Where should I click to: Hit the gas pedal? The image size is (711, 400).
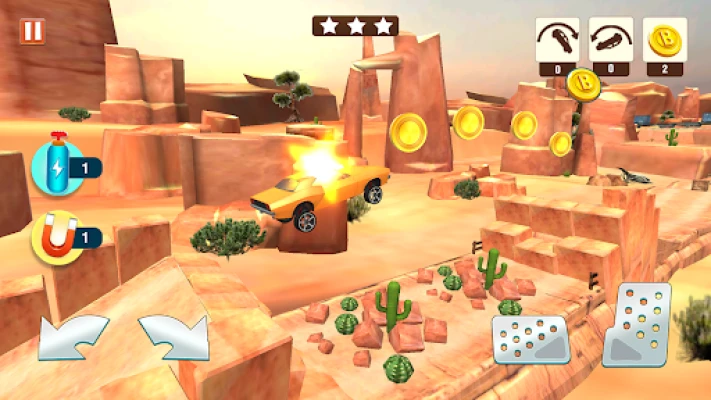point(637,323)
